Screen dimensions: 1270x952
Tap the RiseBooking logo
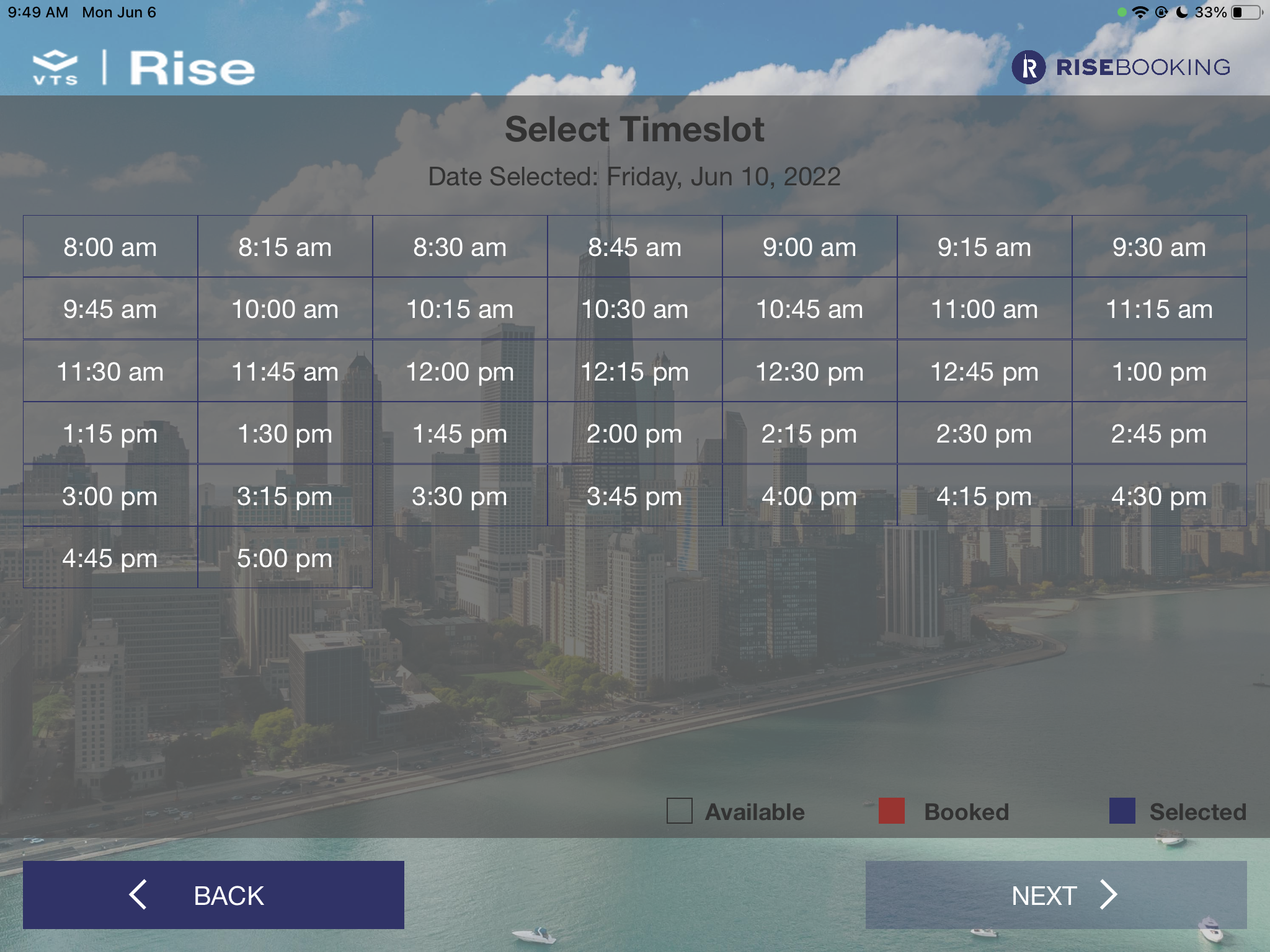[1121, 67]
